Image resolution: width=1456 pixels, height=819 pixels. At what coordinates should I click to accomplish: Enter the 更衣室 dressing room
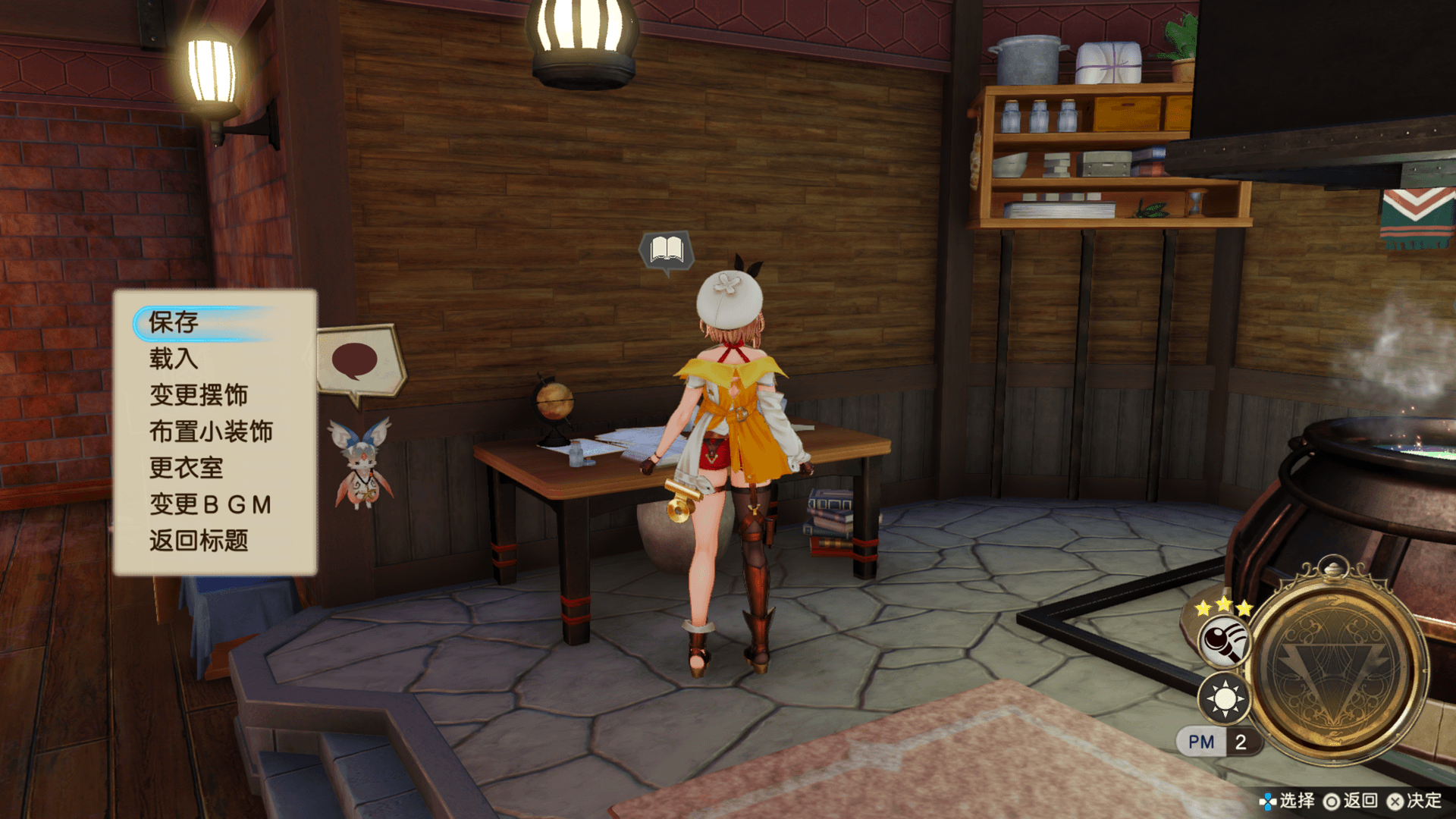tap(187, 468)
